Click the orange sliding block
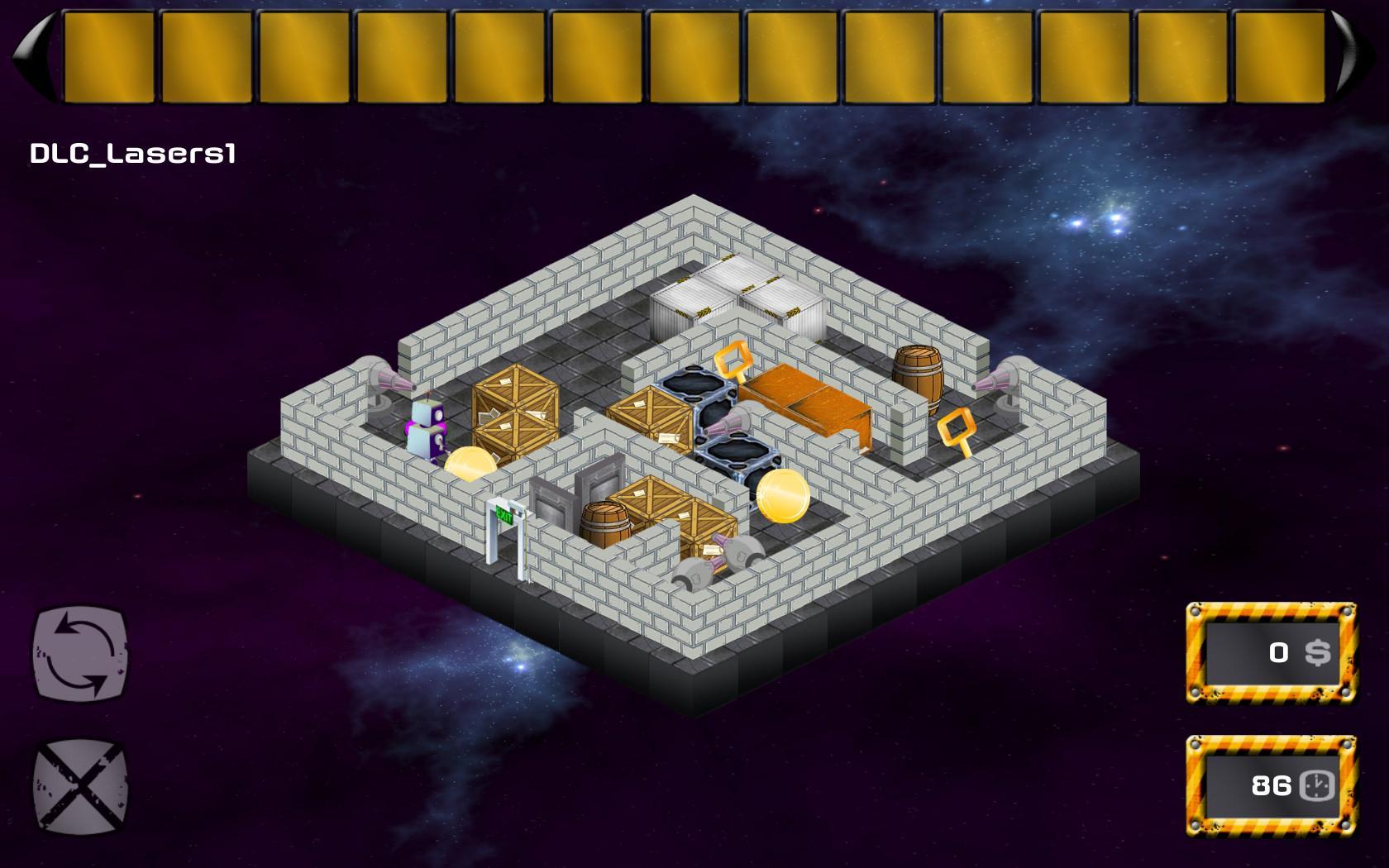This screenshot has height=868, width=1389. pos(806,397)
